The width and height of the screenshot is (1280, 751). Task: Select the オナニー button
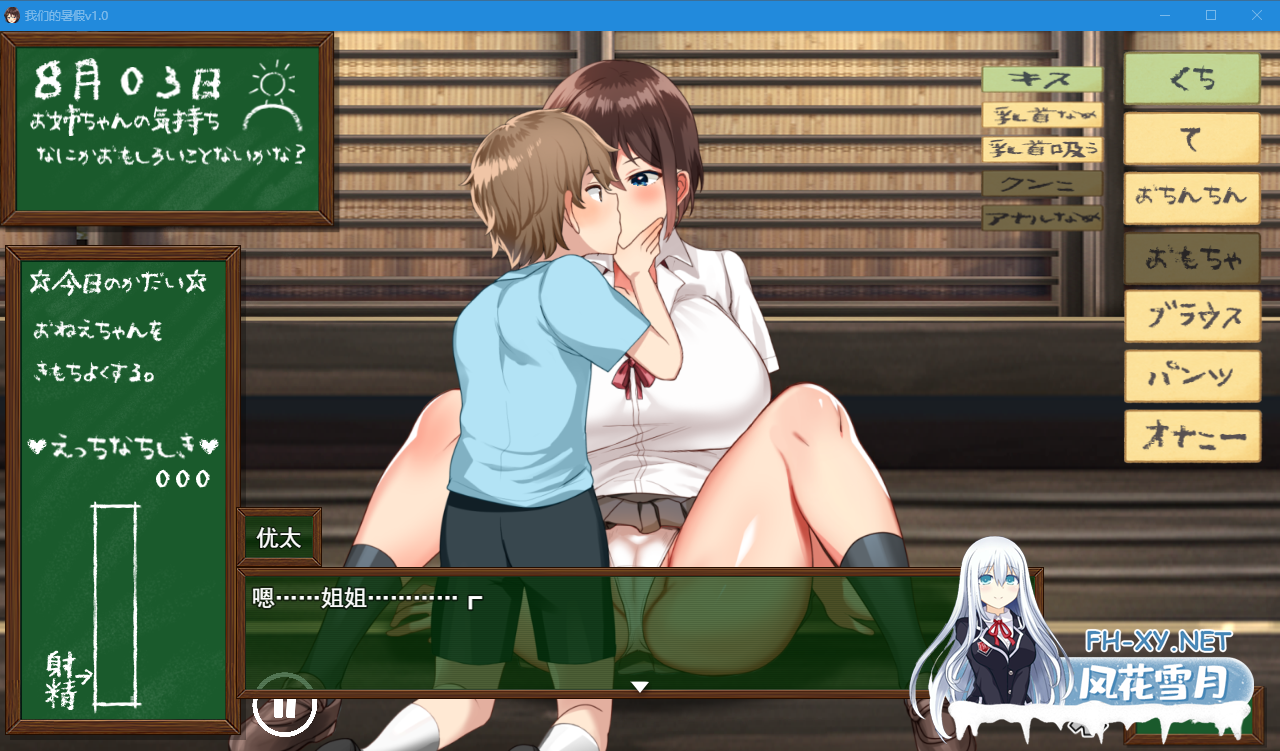[1191, 437]
